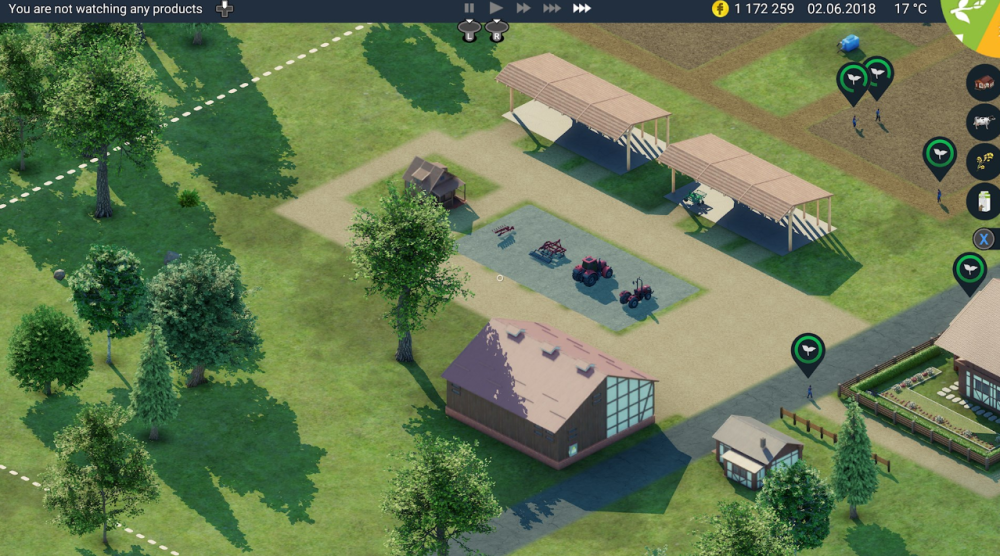This screenshot has width=1000, height=556.
Task: Click the highlighted white fastest speed arrows
Action: point(582,8)
